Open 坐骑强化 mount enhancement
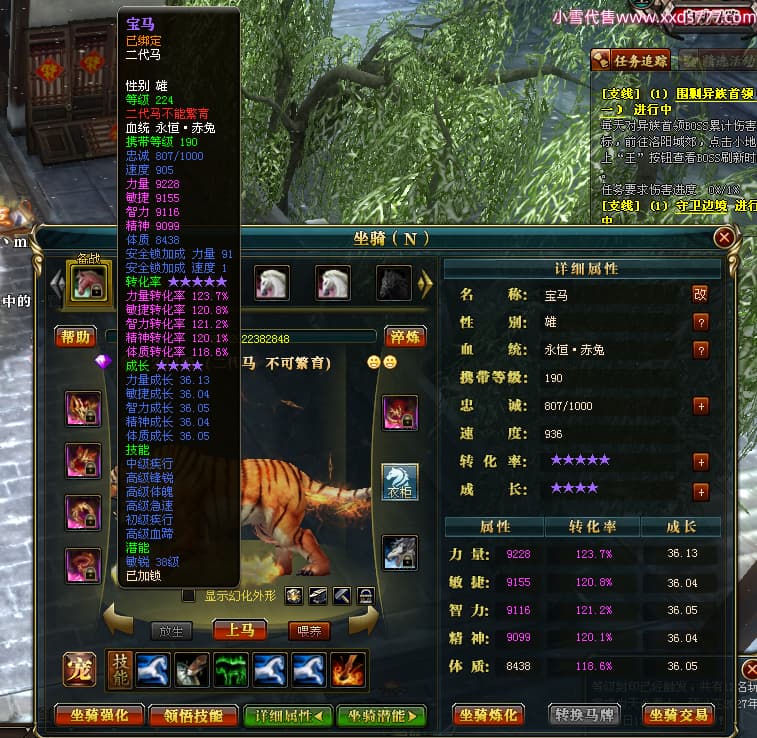This screenshot has height=738, width=757. (x=98, y=715)
